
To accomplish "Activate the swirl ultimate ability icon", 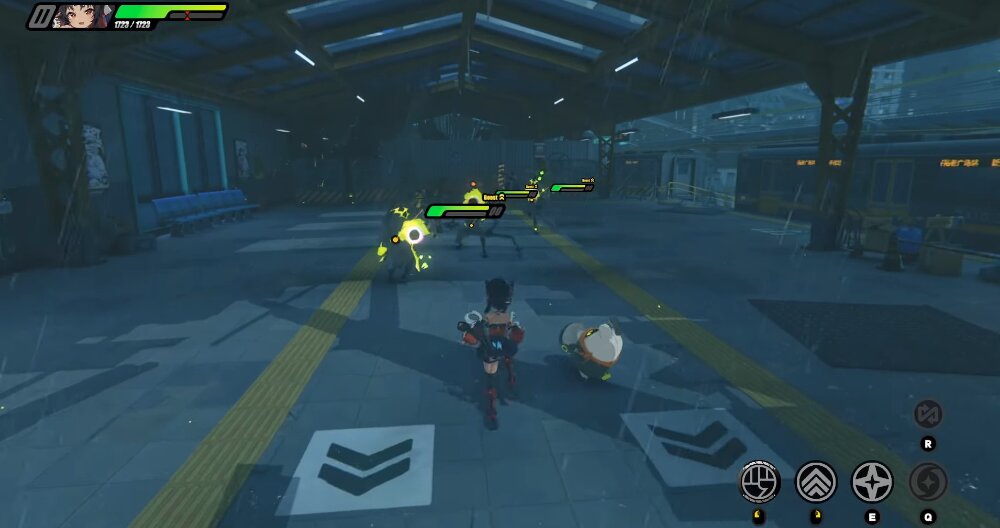I will coord(928,482).
